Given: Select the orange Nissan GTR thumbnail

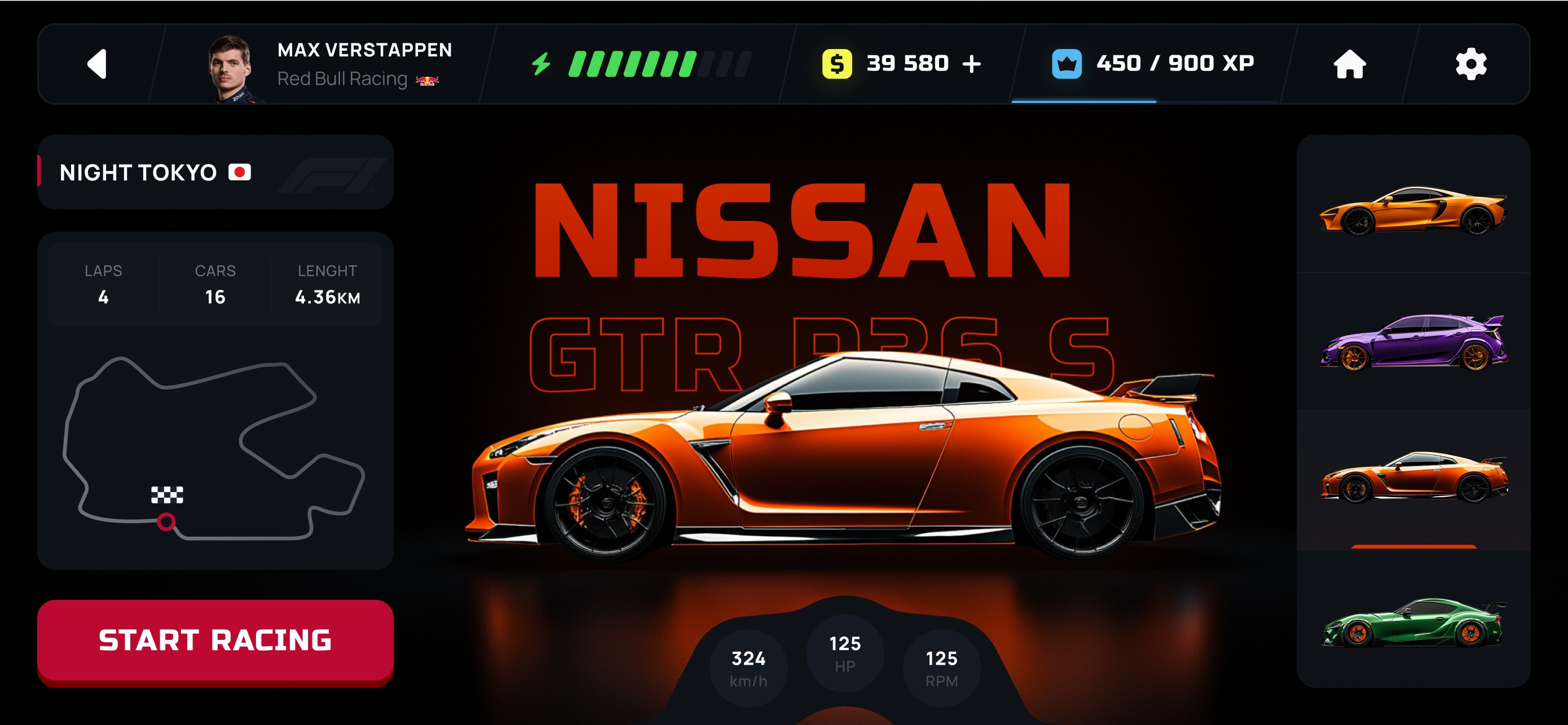Looking at the screenshot, I should click(1413, 479).
